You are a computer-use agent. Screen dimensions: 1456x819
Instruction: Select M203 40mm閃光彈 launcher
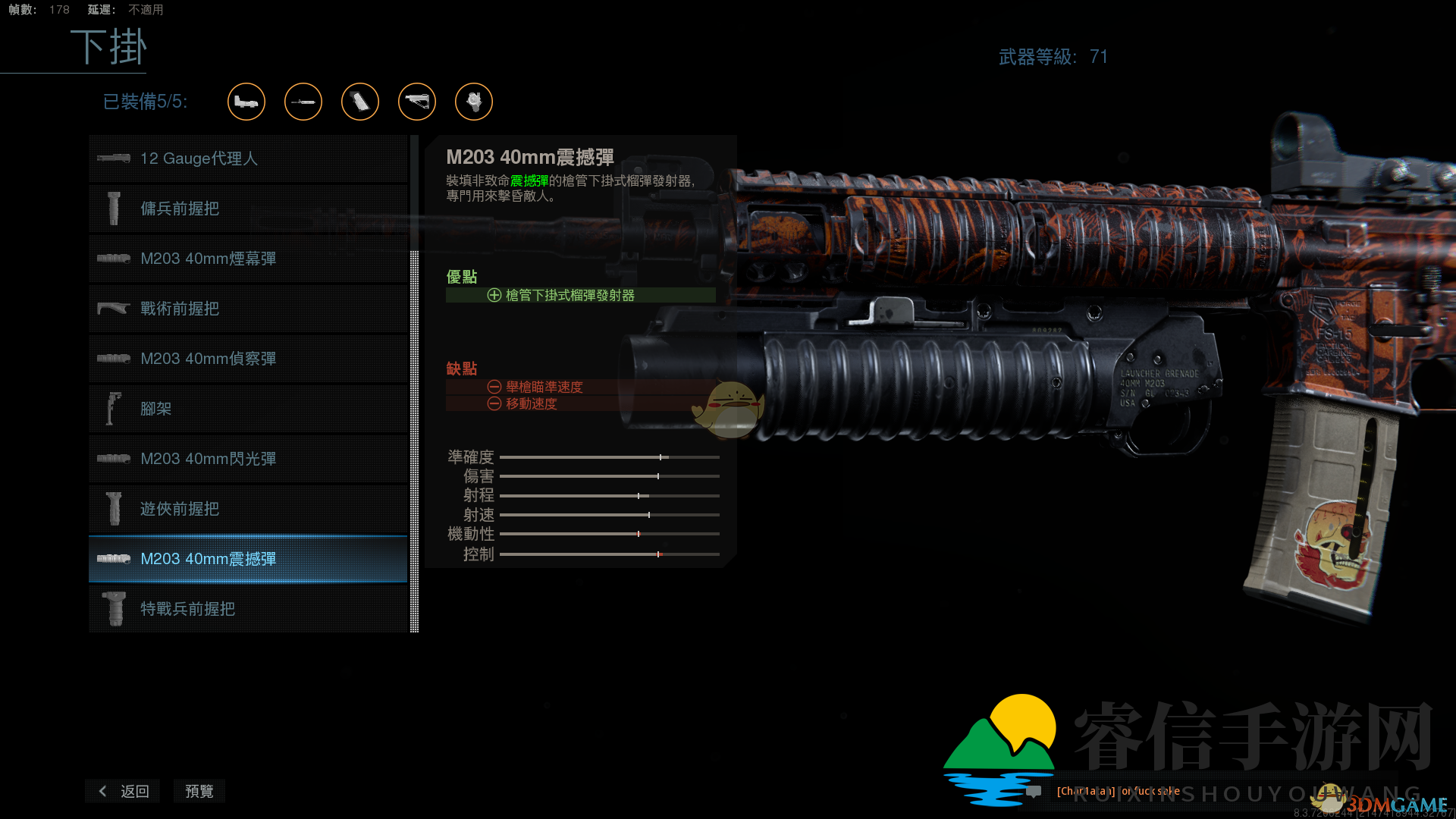(x=248, y=459)
